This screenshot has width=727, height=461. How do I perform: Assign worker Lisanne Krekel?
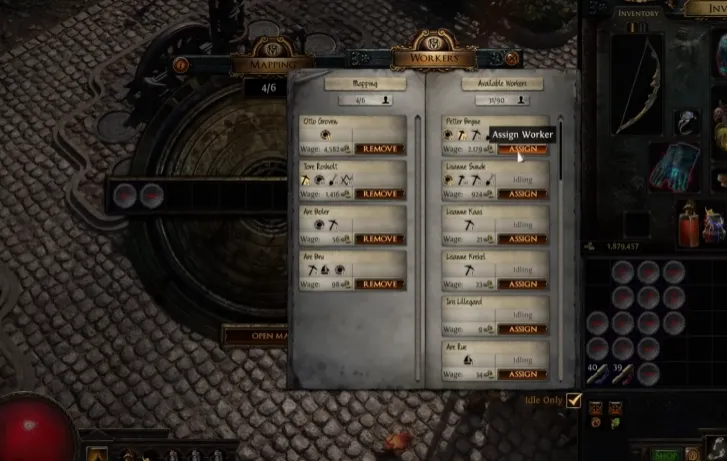tap(522, 284)
